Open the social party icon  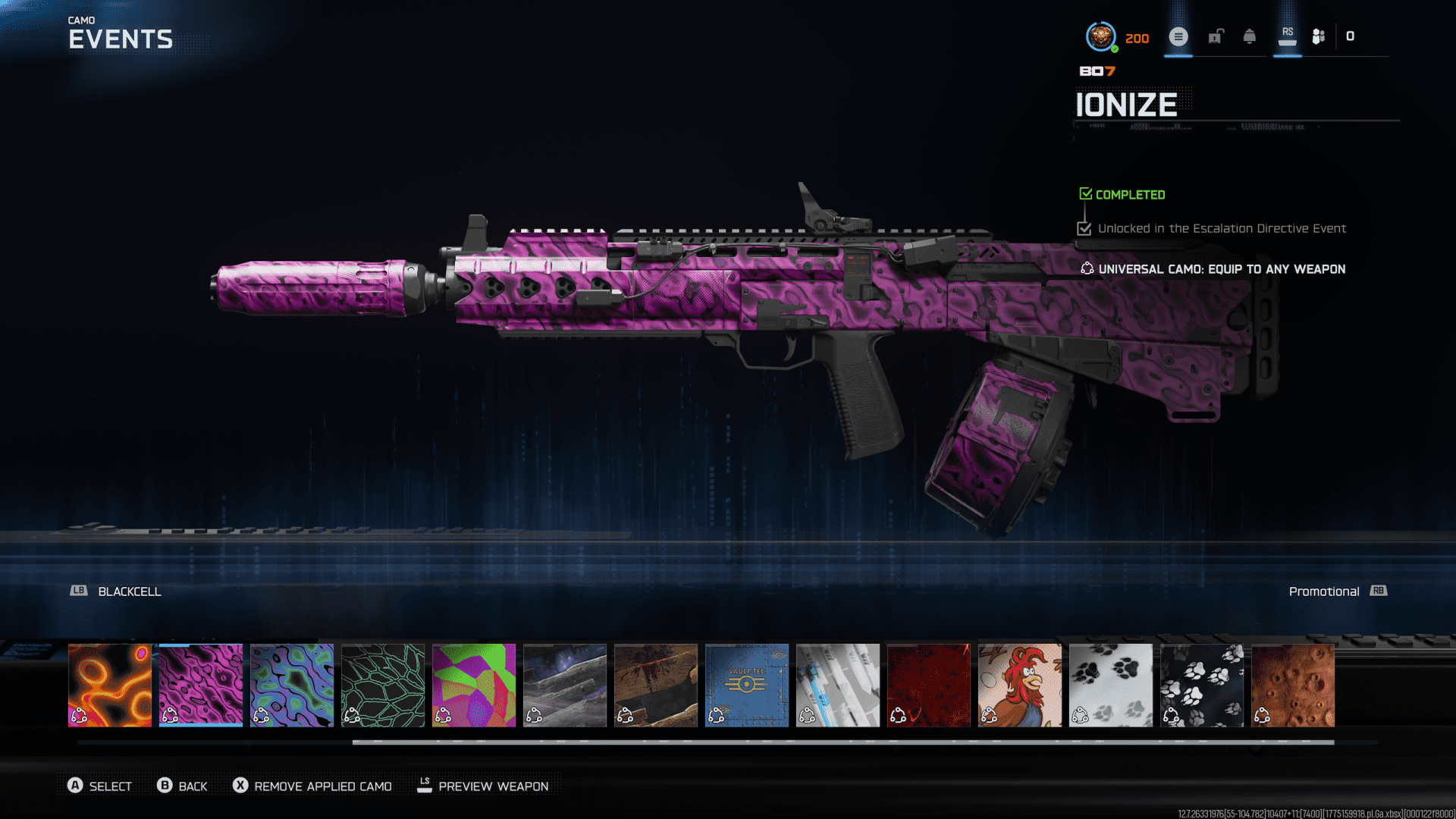click(x=1319, y=36)
